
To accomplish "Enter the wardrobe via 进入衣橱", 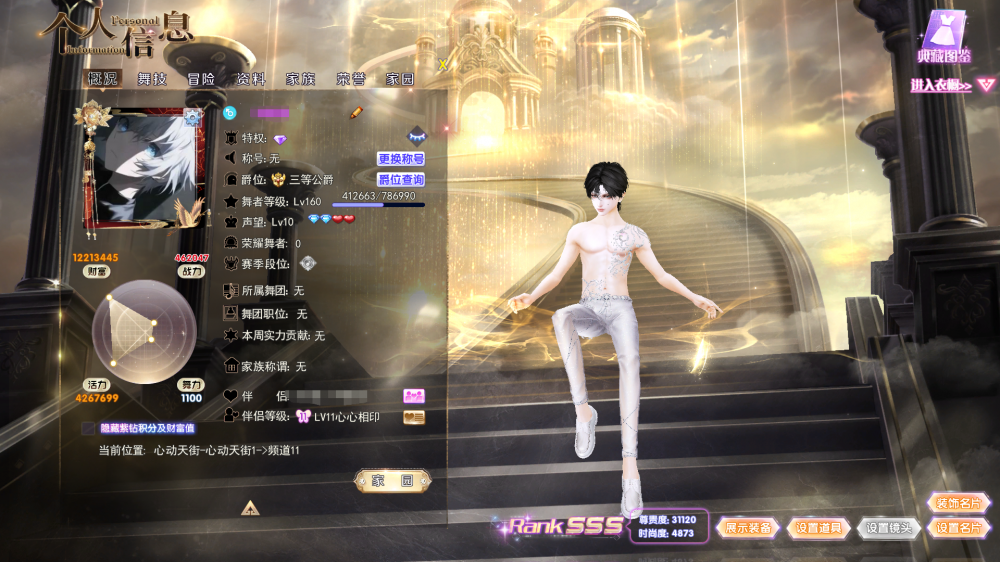I will [x=941, y=86].
